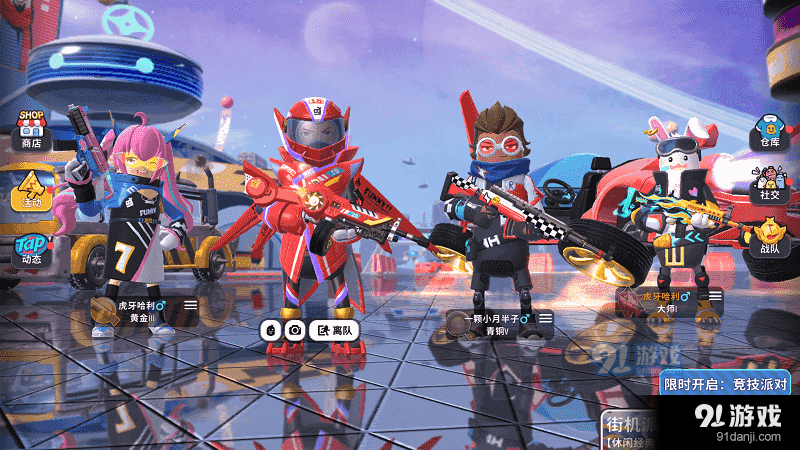Open the 活动 events panel
The width and height of the screenshot is (800, 450).
(x=31, y=189)
